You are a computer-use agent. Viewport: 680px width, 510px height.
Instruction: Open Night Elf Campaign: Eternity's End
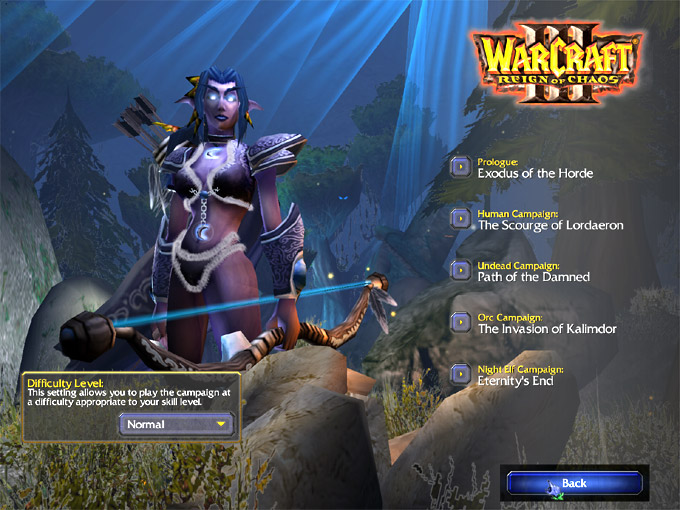click(x=461, y=375)
